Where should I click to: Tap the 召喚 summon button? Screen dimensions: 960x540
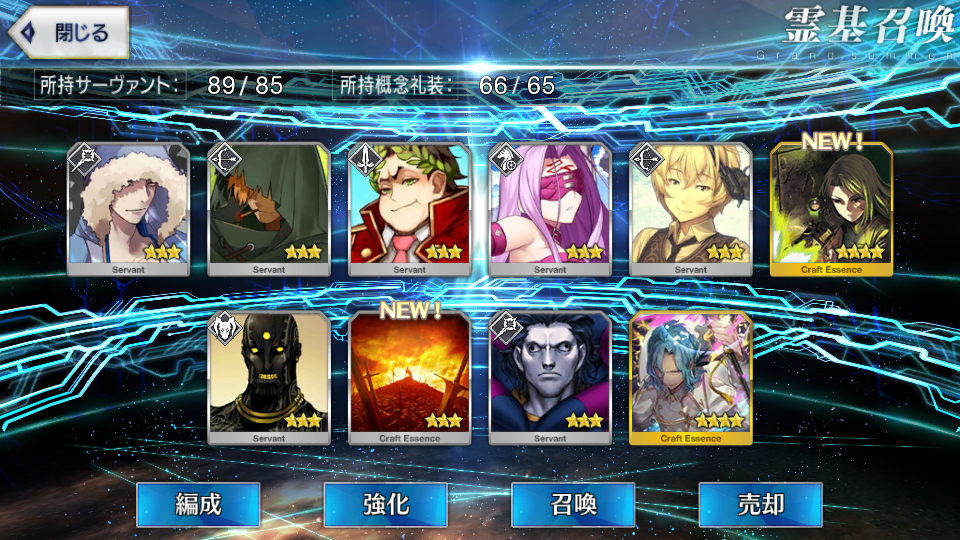coord(573,505)
